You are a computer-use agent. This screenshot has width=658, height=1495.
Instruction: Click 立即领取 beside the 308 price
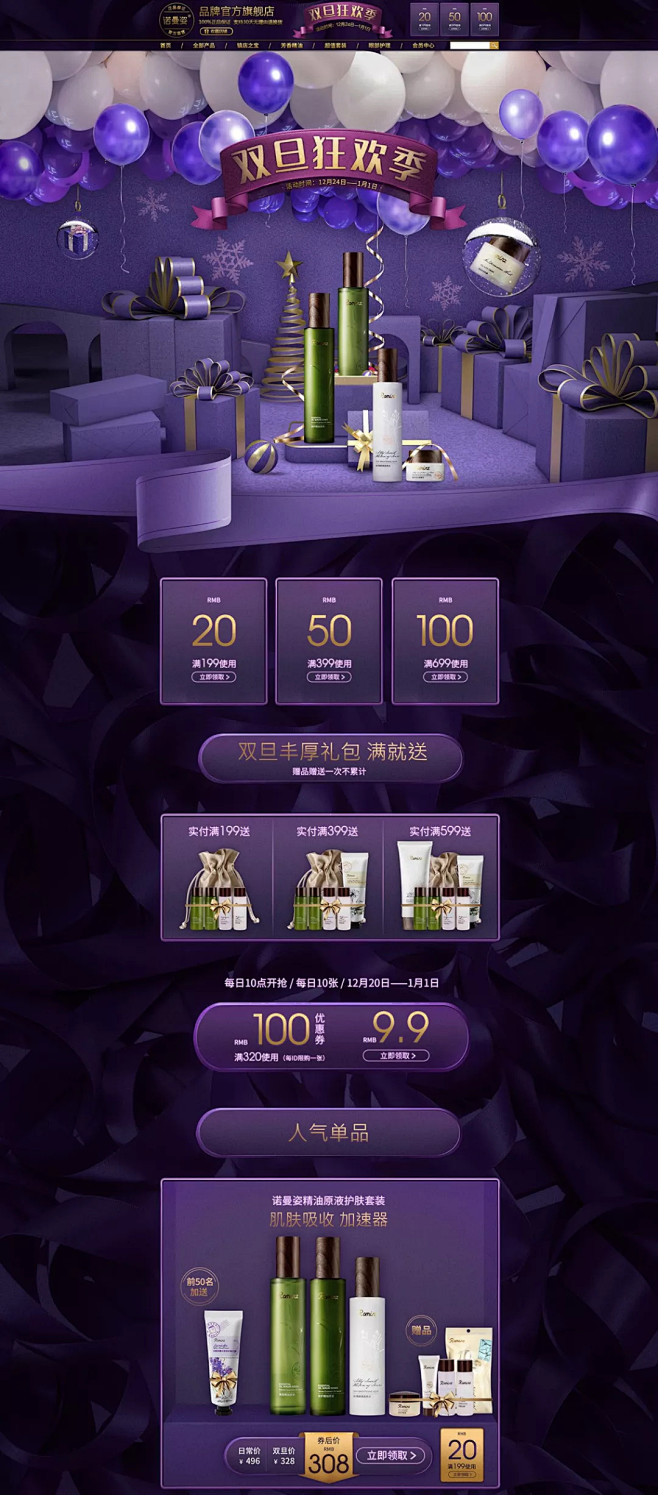click(x=391, y=1456)
